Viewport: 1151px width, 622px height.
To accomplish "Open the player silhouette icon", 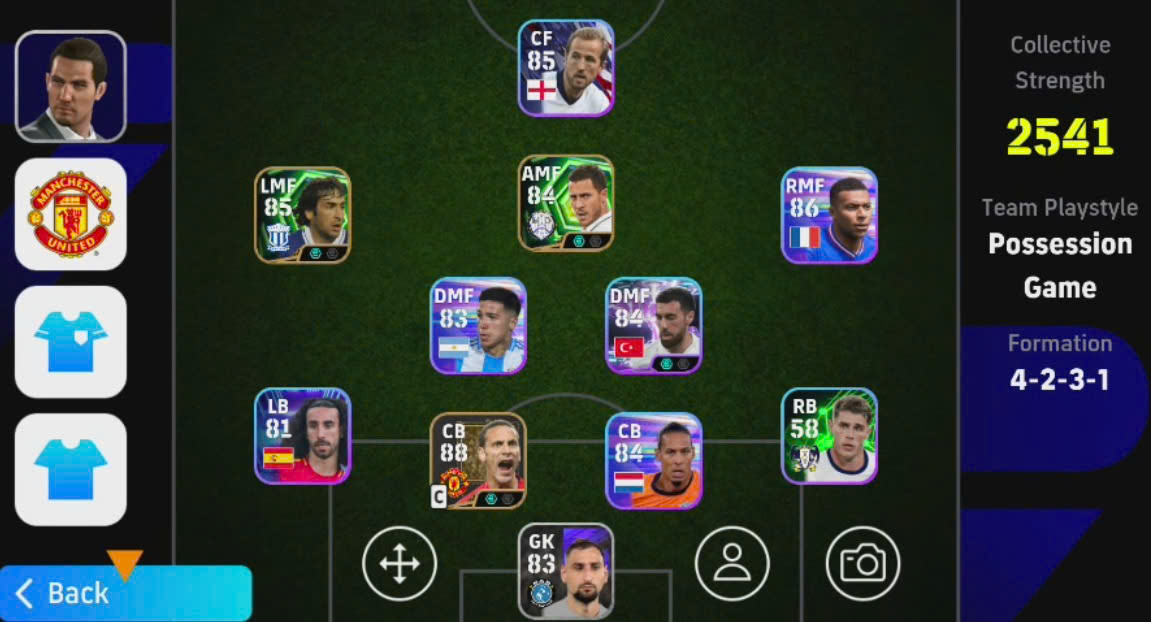I will [732, 564].
